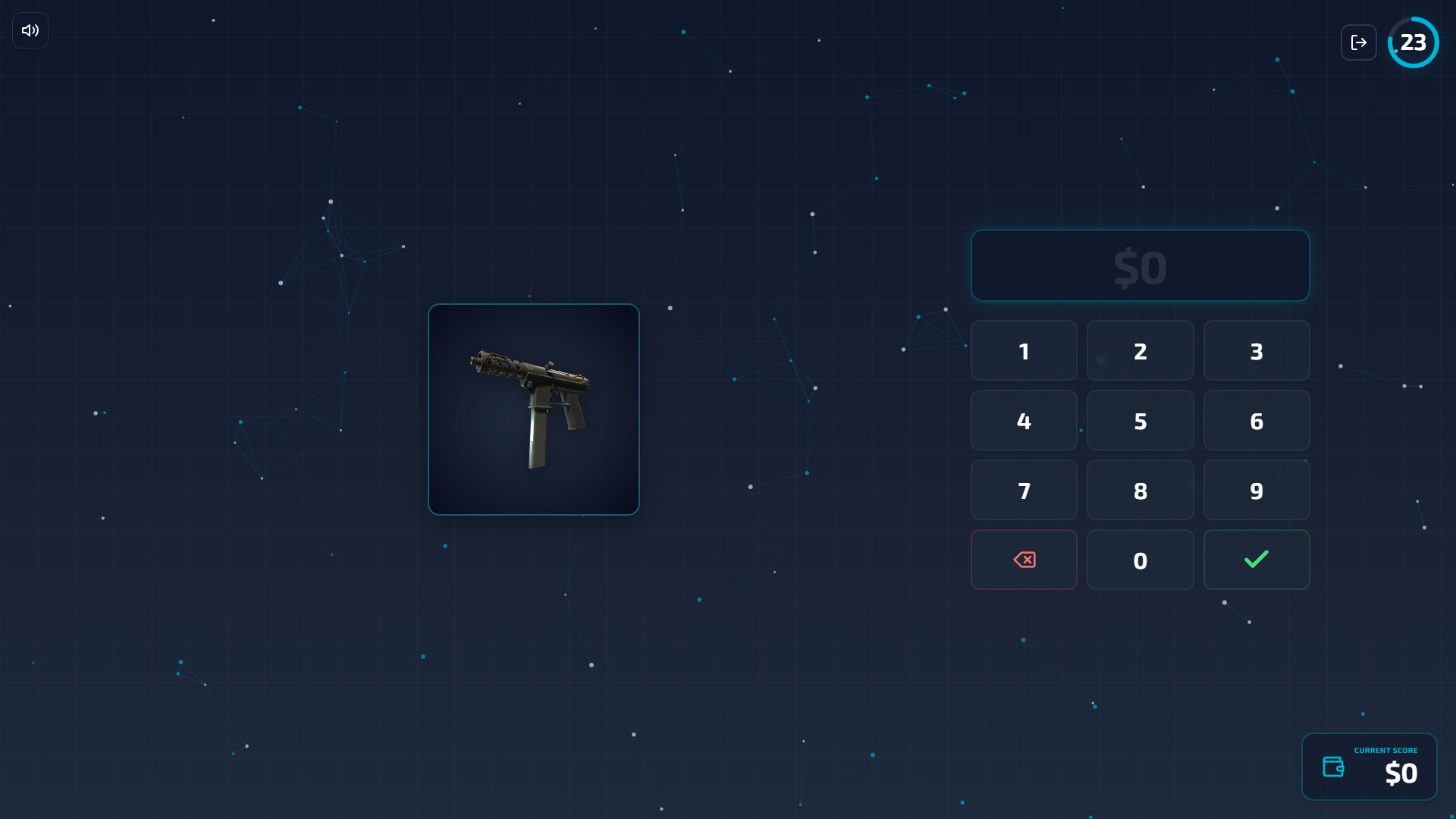Screen dimensions: 1456x819
Task: Select number 7 on the keypad
Action: click(1024, 490)
